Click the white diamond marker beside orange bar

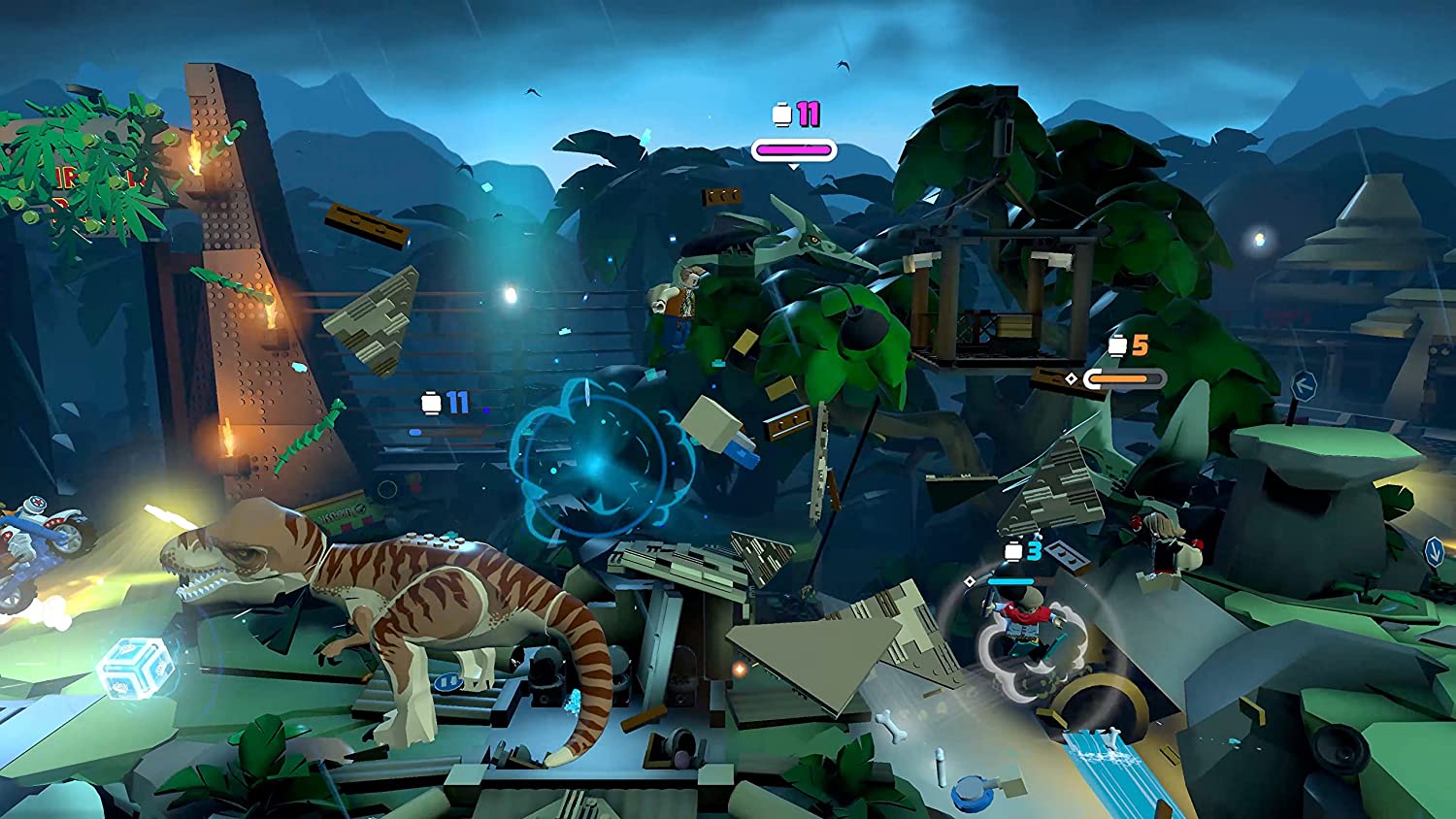click(x=1072, y=378)
